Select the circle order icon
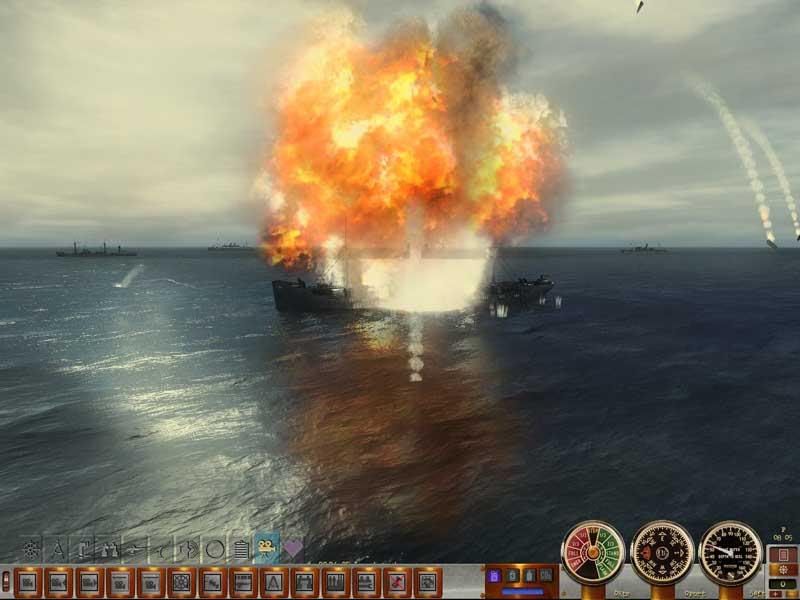This screenshot has width=800, height=600. click(x=214, y=549)
